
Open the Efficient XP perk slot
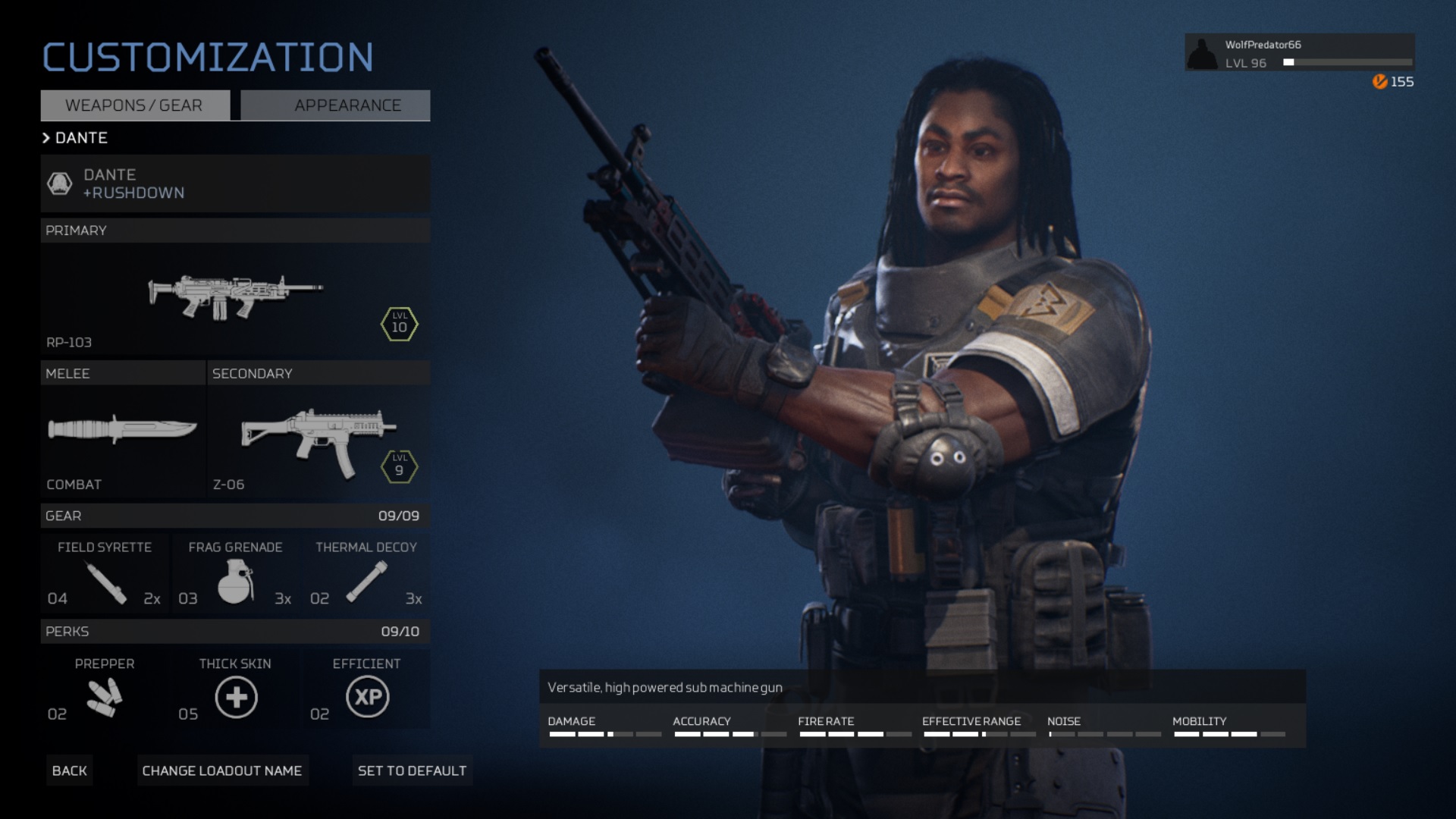click(367, 690)
